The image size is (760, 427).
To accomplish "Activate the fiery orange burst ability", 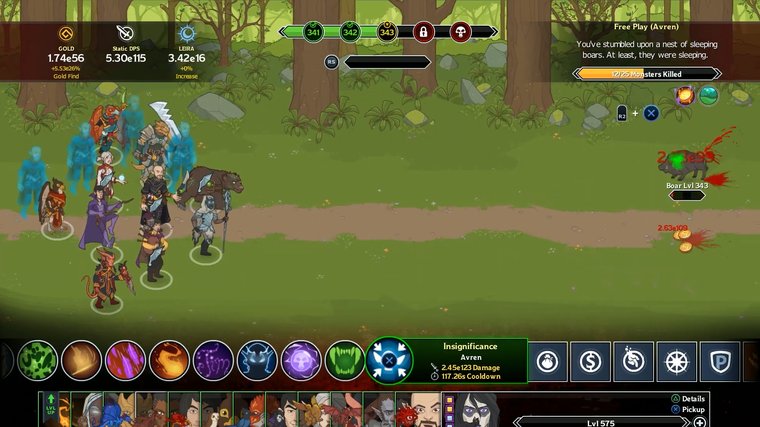I will click(x=169, y=360).
